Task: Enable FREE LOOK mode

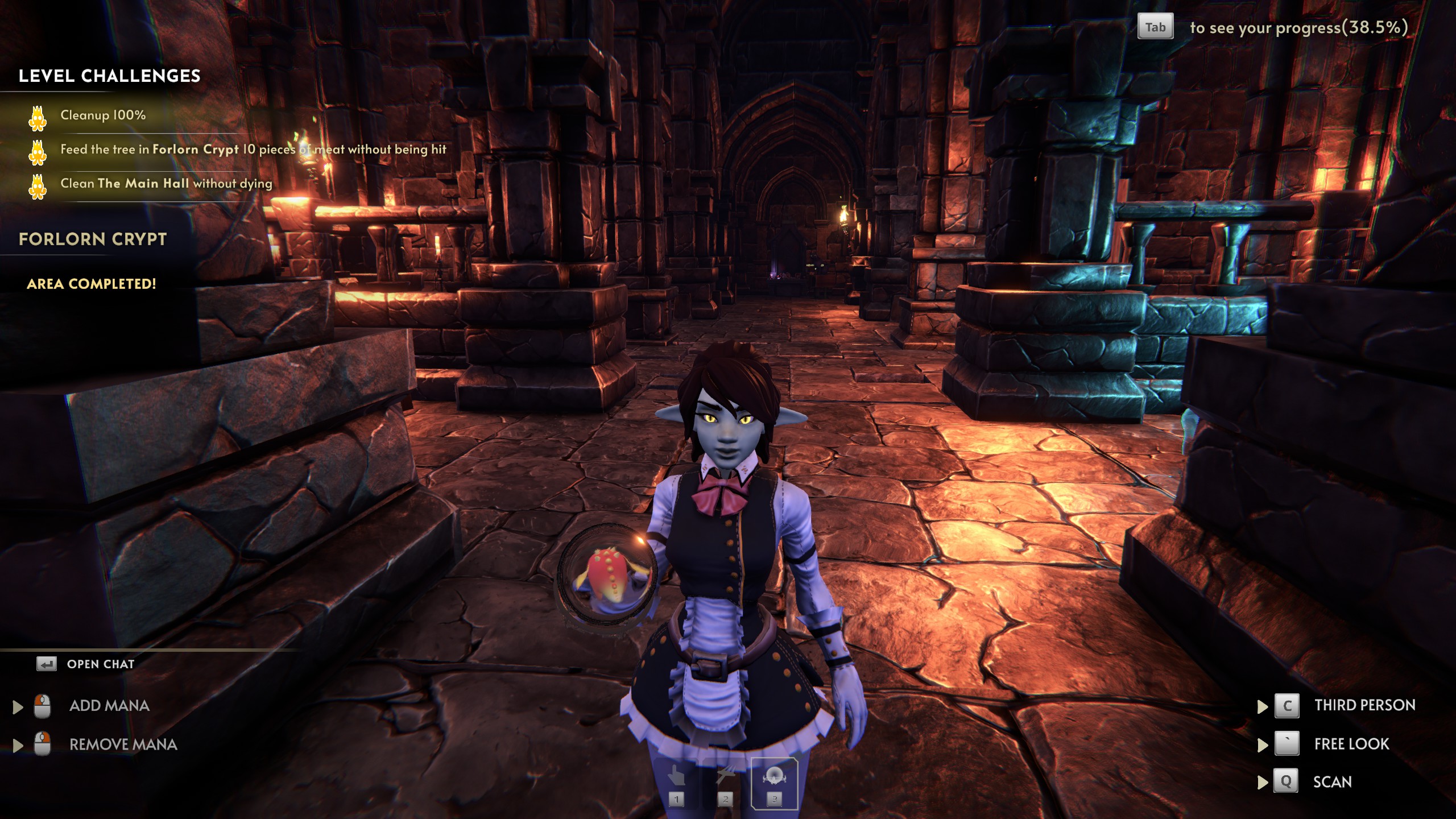Action: click(1351, 744)
